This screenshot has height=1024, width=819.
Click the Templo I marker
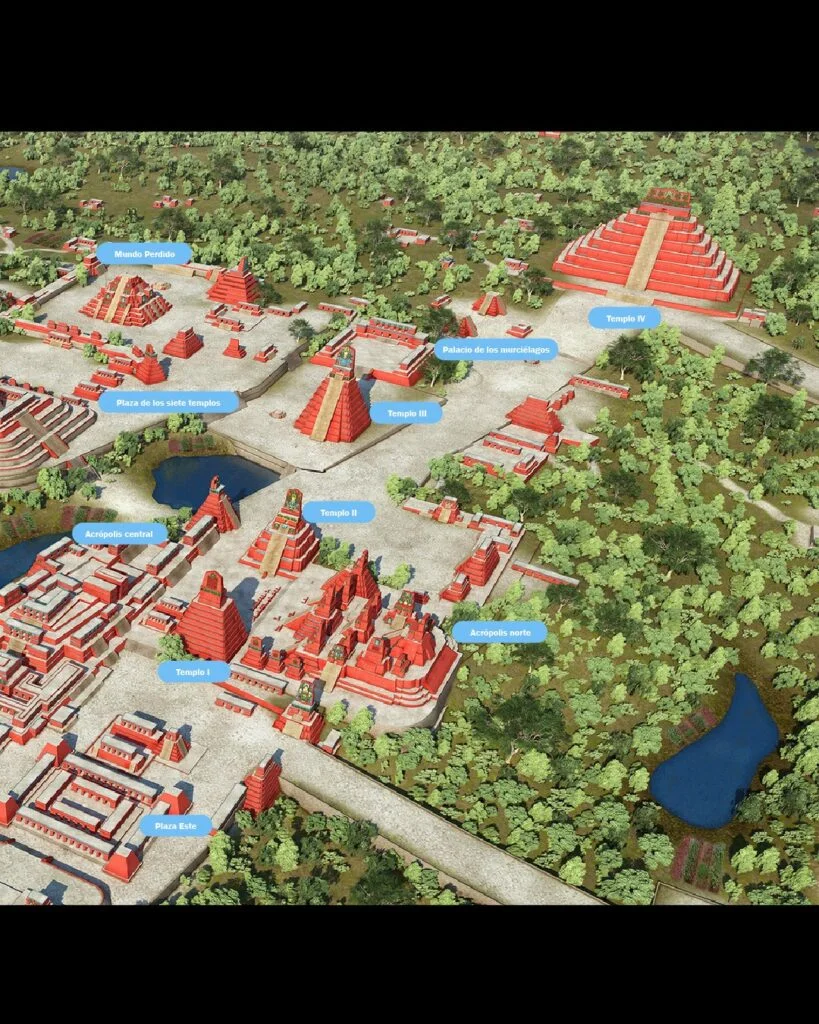point(193,672)
